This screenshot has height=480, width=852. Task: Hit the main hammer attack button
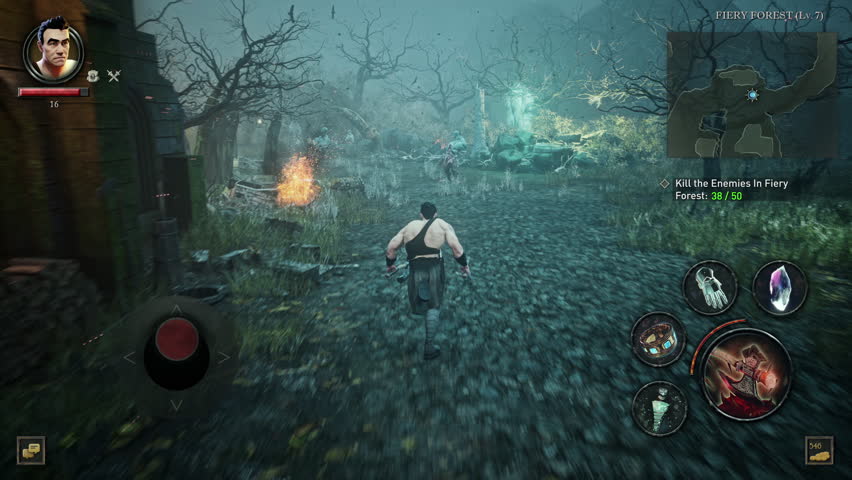pyautogui.click(x=745, y=373)
